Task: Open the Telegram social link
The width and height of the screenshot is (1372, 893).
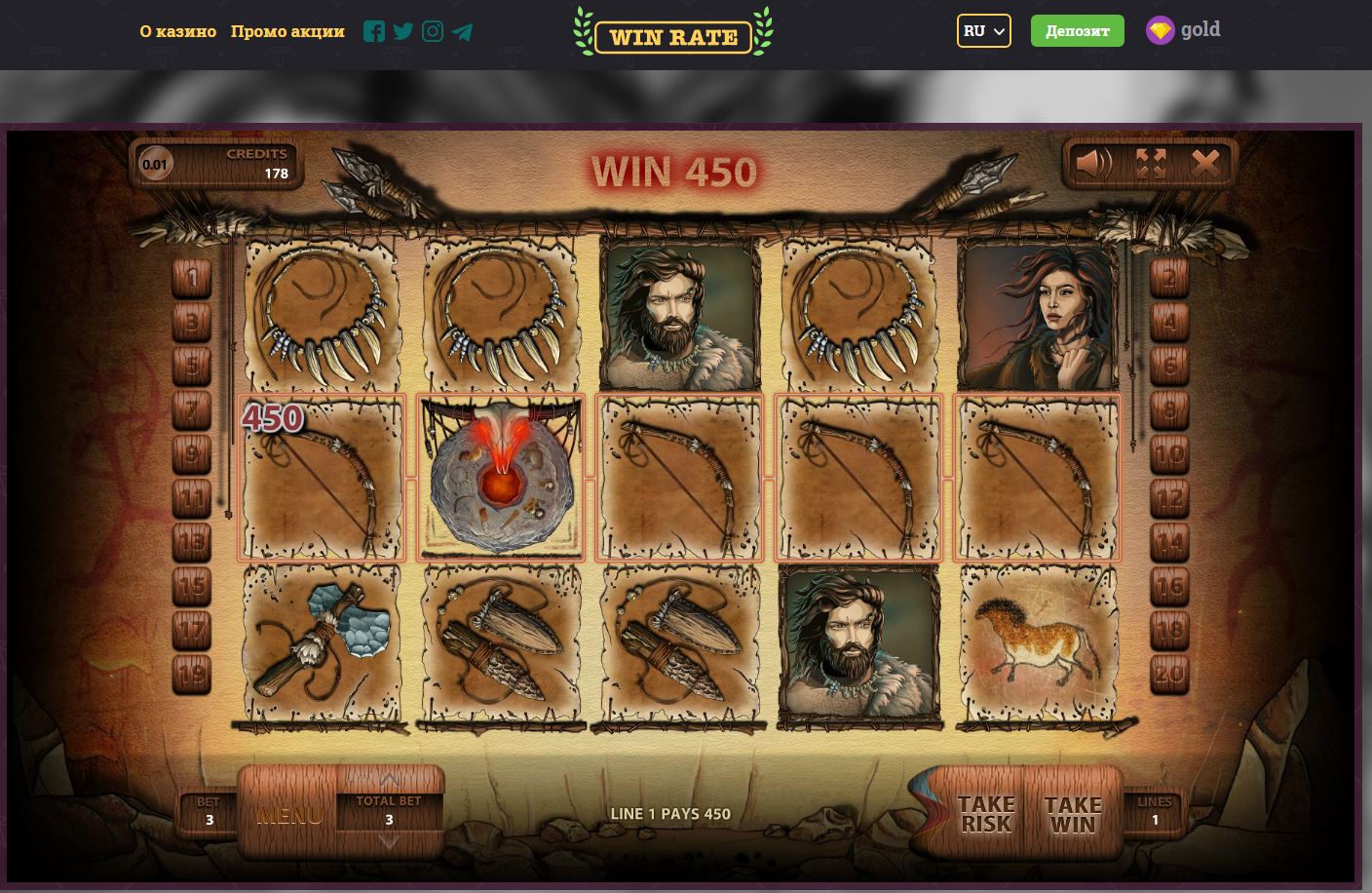Action: tap(463, 32)
